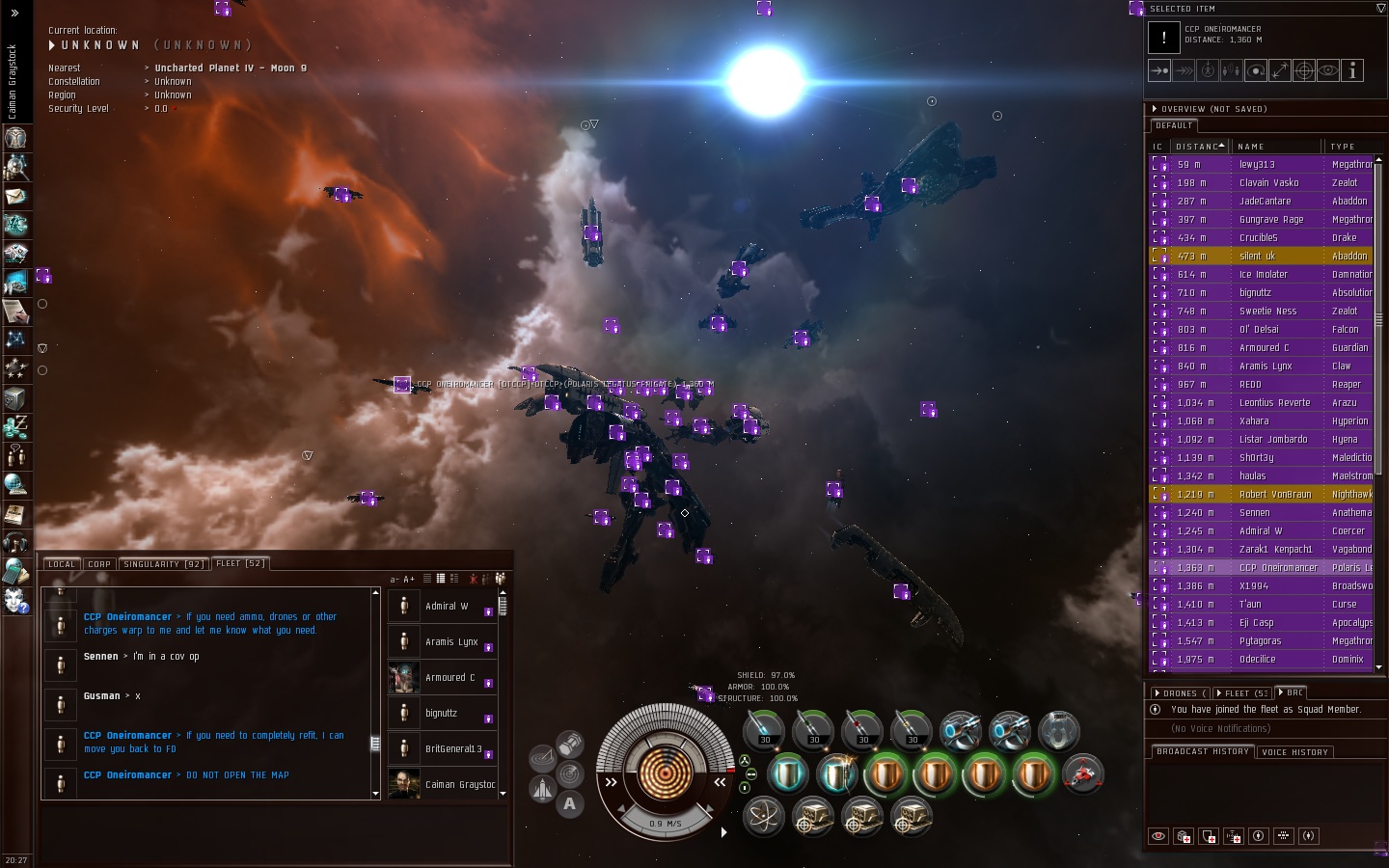The height and width of the screenshot is (868, 1389).
Task: Open the Default overview tab
Action: point(1174,125)
